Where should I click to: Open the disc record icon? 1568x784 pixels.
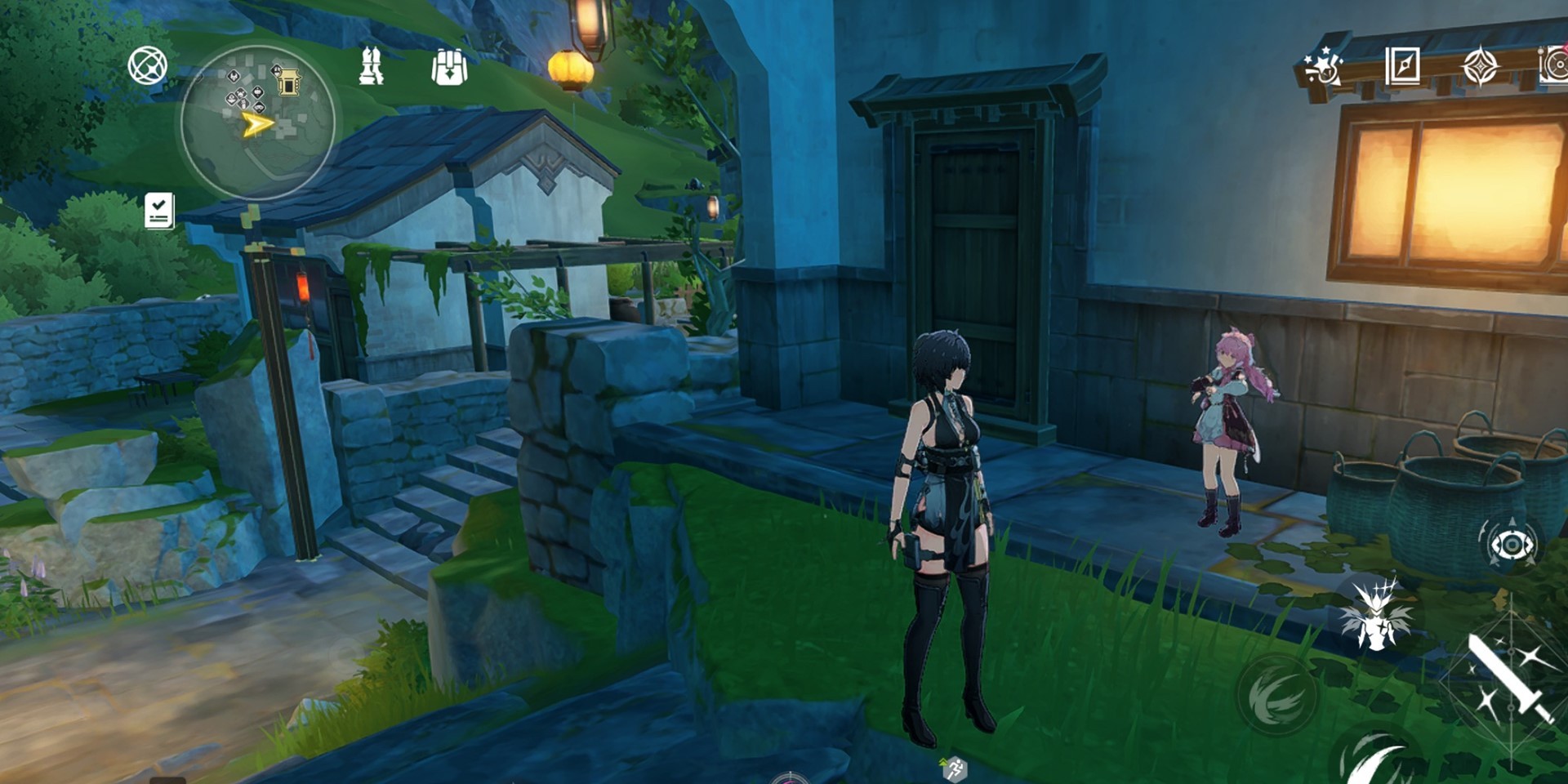pyautogui.click(x=1554, y=65)
